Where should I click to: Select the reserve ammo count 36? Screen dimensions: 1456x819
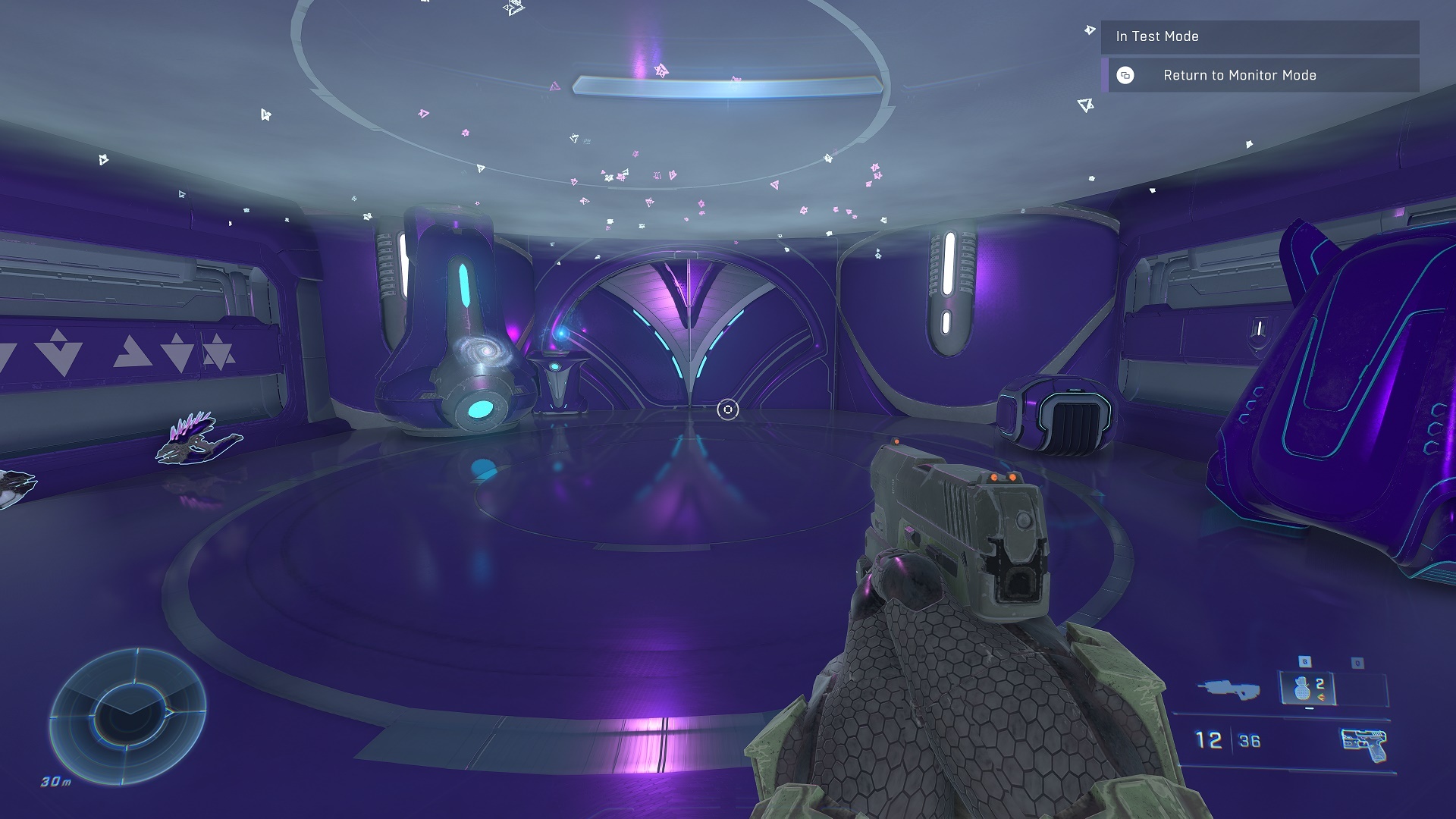(1248, 740)
